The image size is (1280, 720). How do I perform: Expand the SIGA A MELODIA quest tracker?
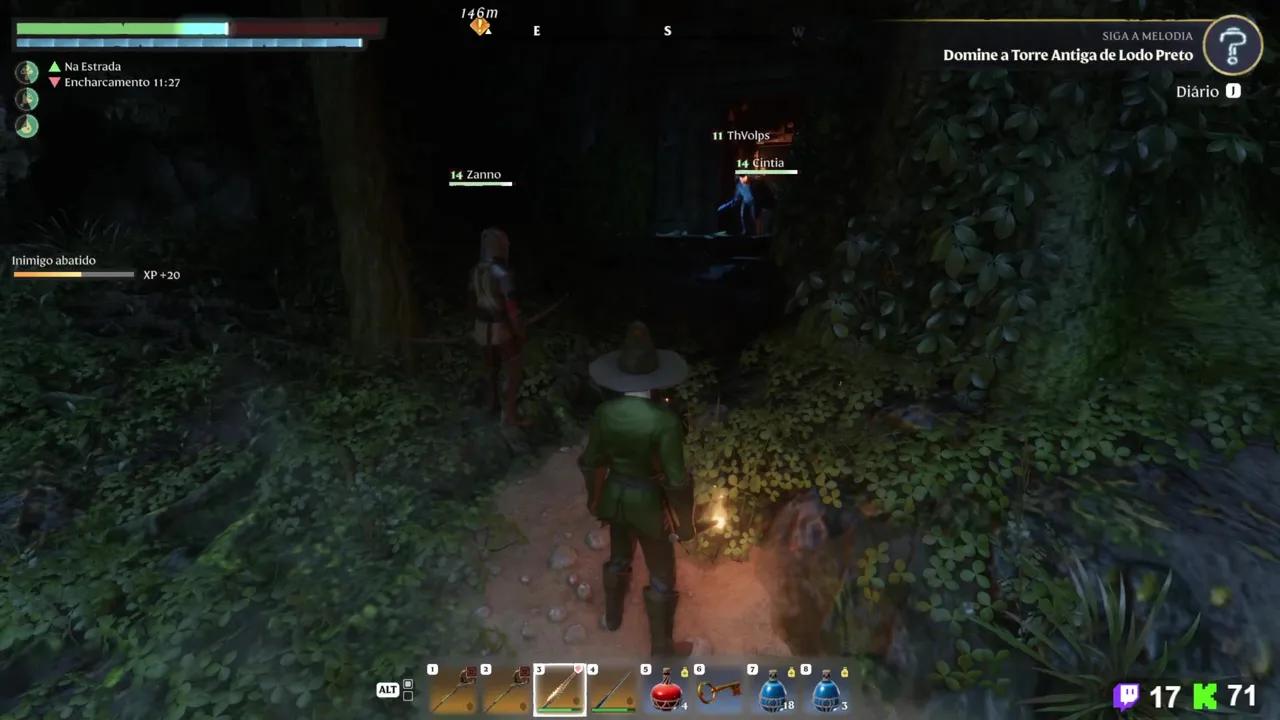(x=1146, y=35)
